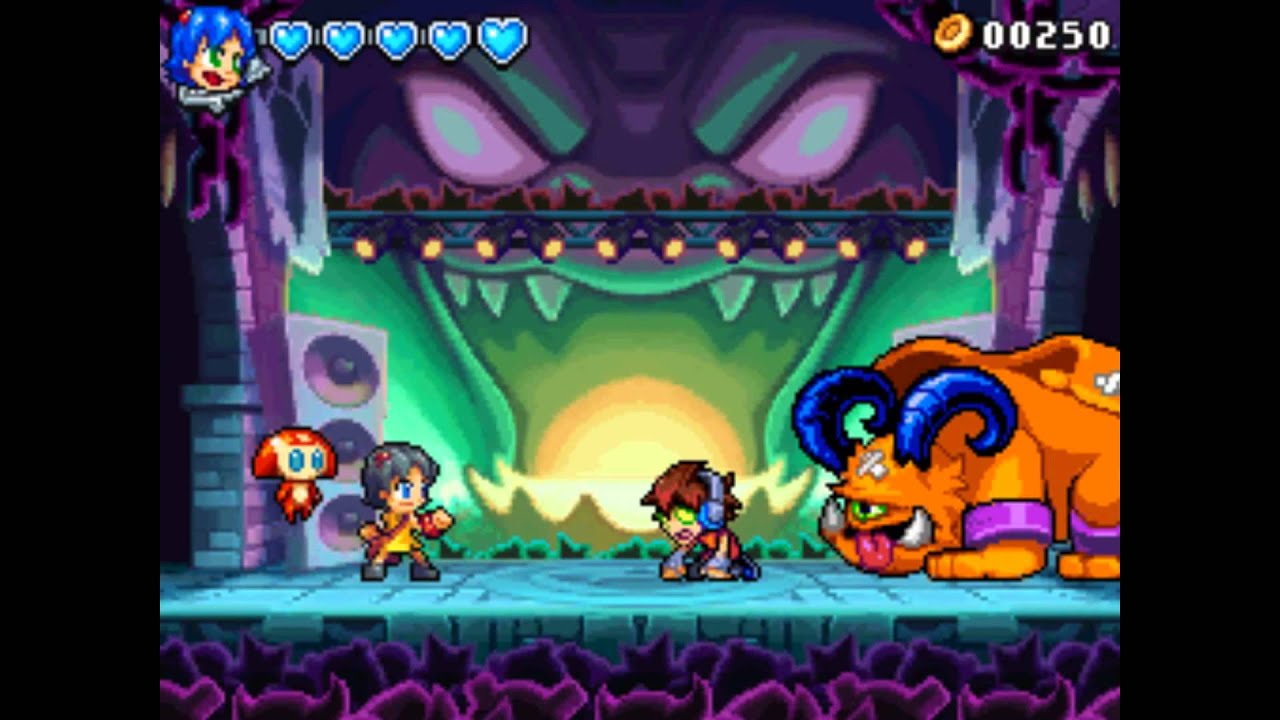The width and height of the screenshot is (1280, 720).
Task: Click the first heart in the health bar
Action: pos(289,38)
